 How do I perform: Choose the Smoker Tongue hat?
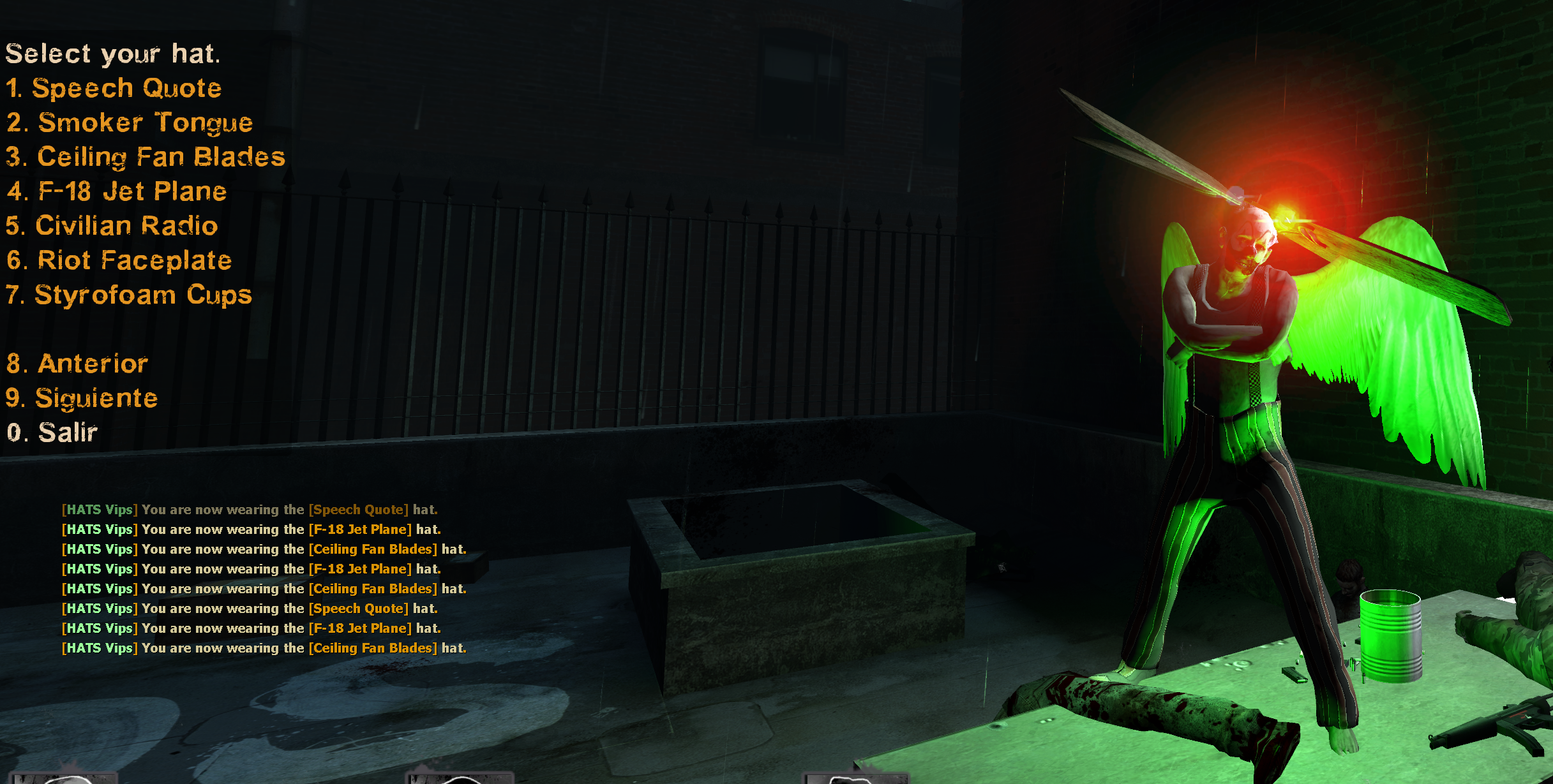pyautogui.click(x=130, y=122)
